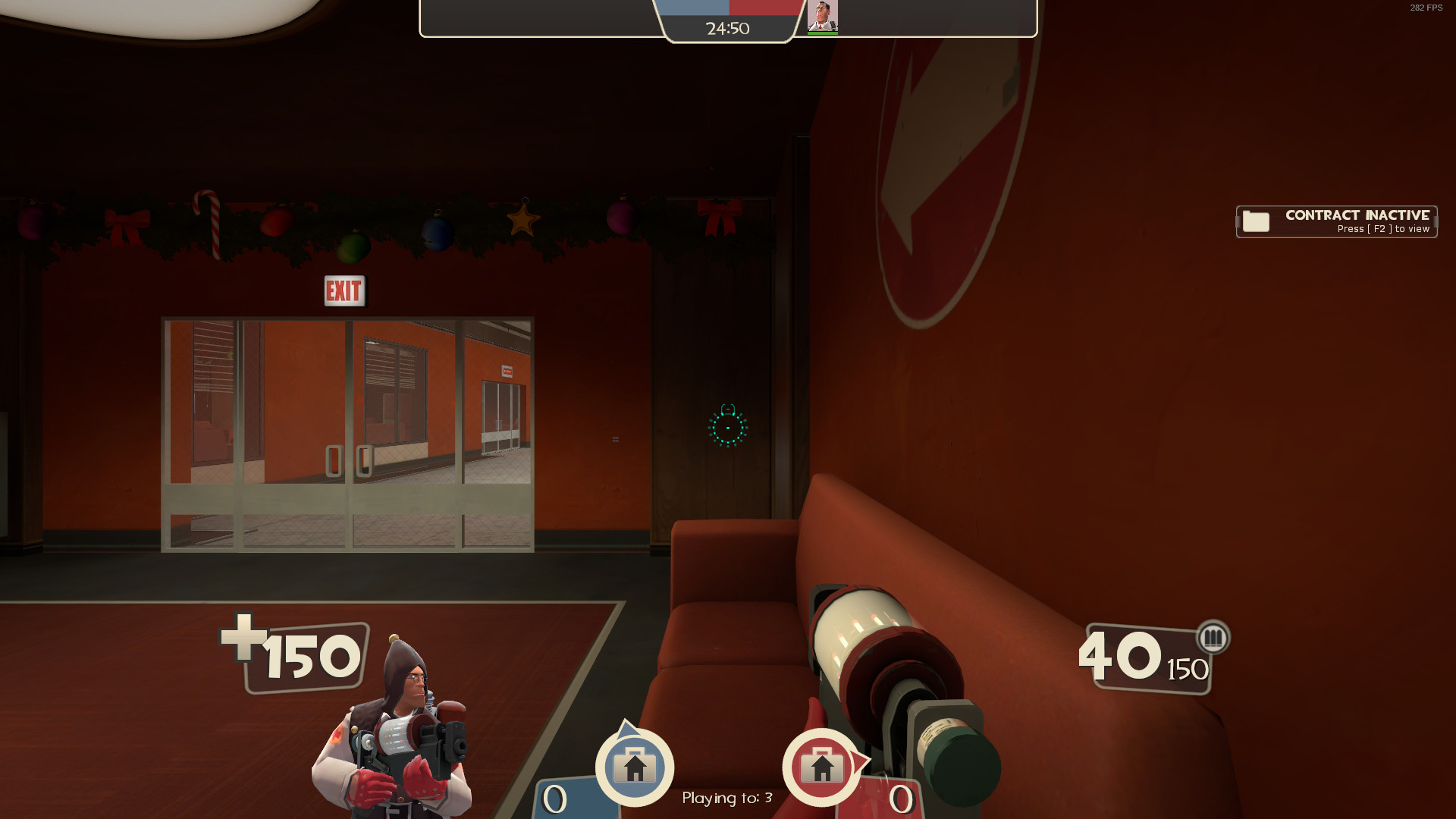Click the EXIT sign above the glass doors
The height and width of the screenshot is (819, 1456).
click(345, 290)
